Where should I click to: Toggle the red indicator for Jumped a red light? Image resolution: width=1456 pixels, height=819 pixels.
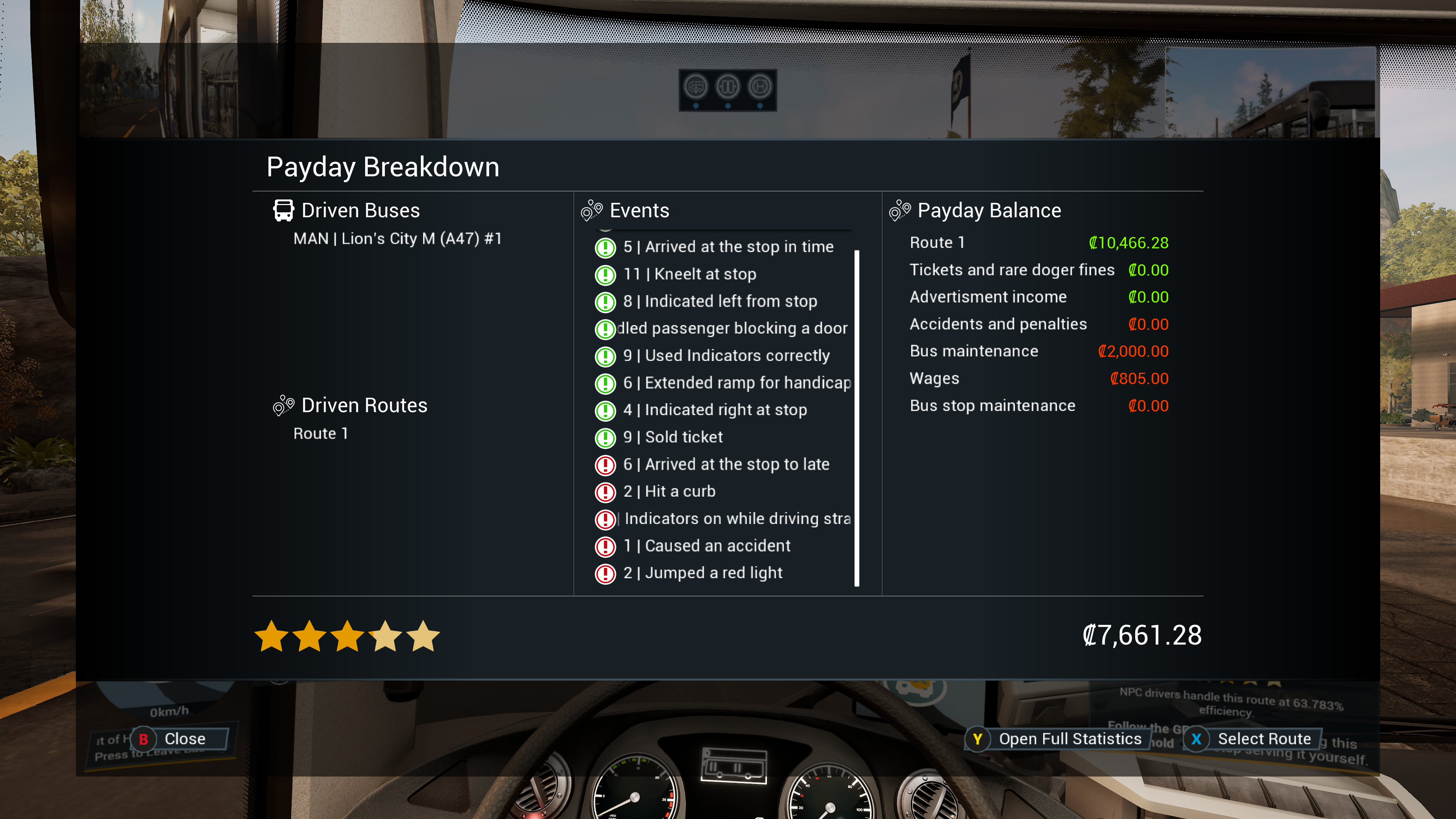coord(605,573)
